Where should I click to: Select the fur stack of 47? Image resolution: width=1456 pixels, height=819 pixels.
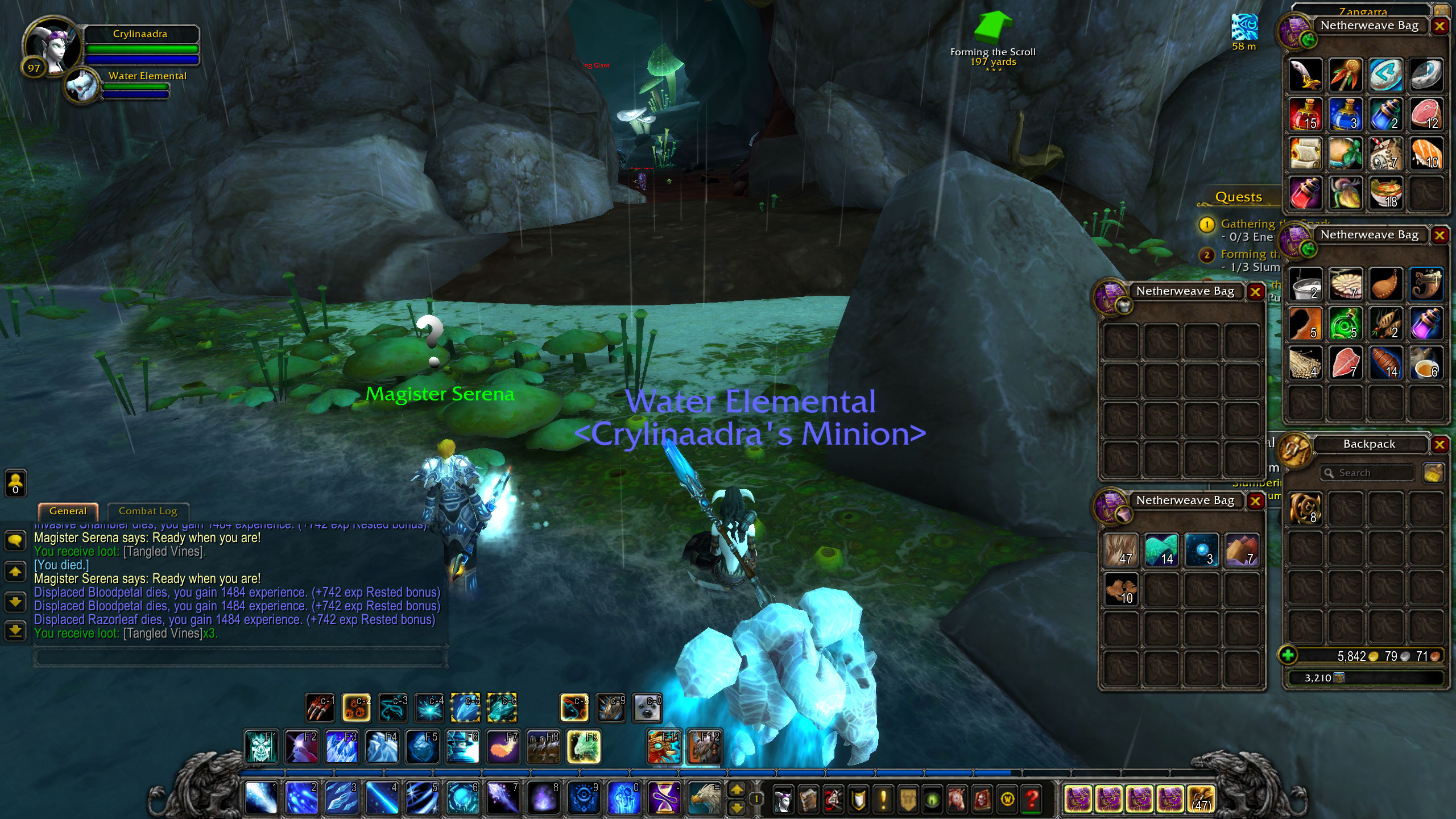(1120, 550)
